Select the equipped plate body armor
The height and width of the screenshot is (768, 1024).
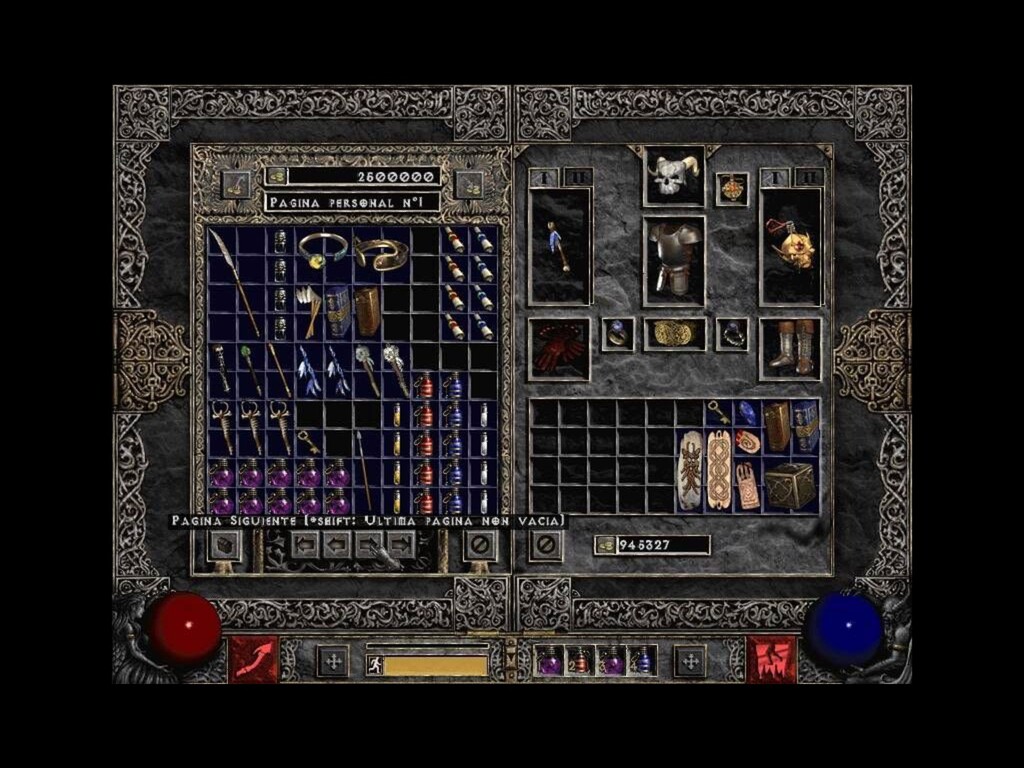point(673,260)
